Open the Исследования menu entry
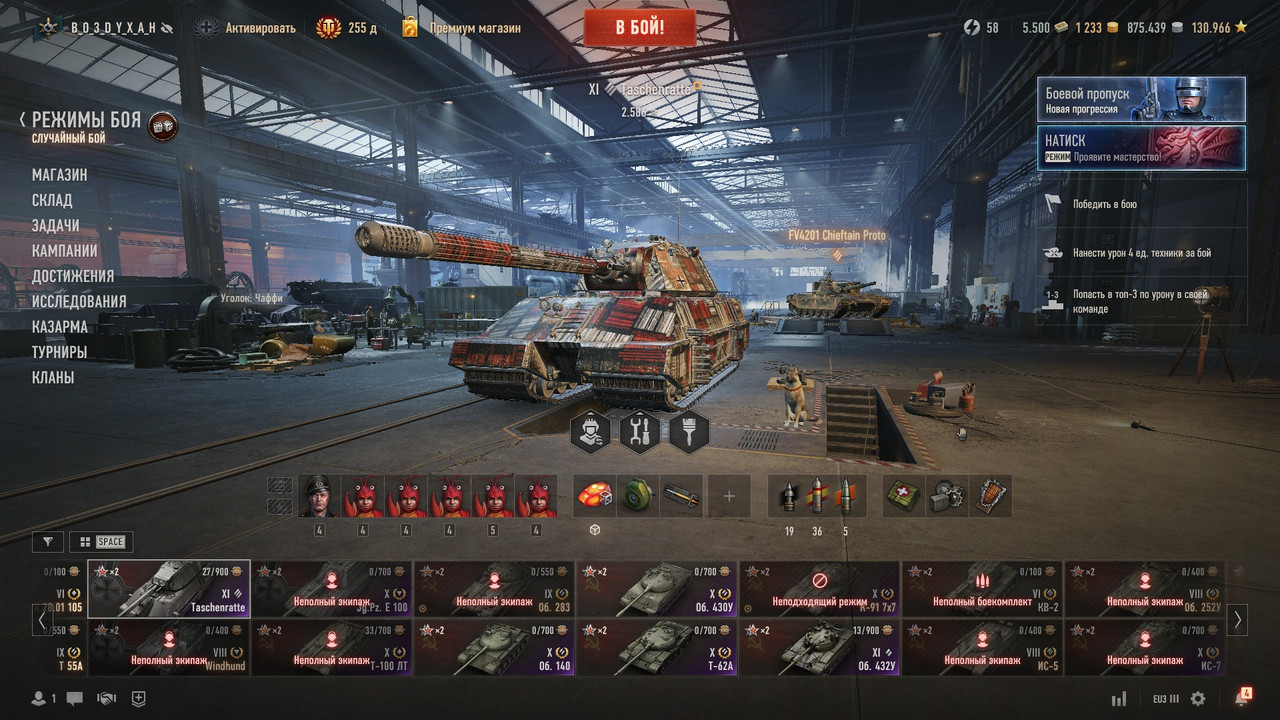Viewport: 1280px width, 720px height. pos(79,301)
